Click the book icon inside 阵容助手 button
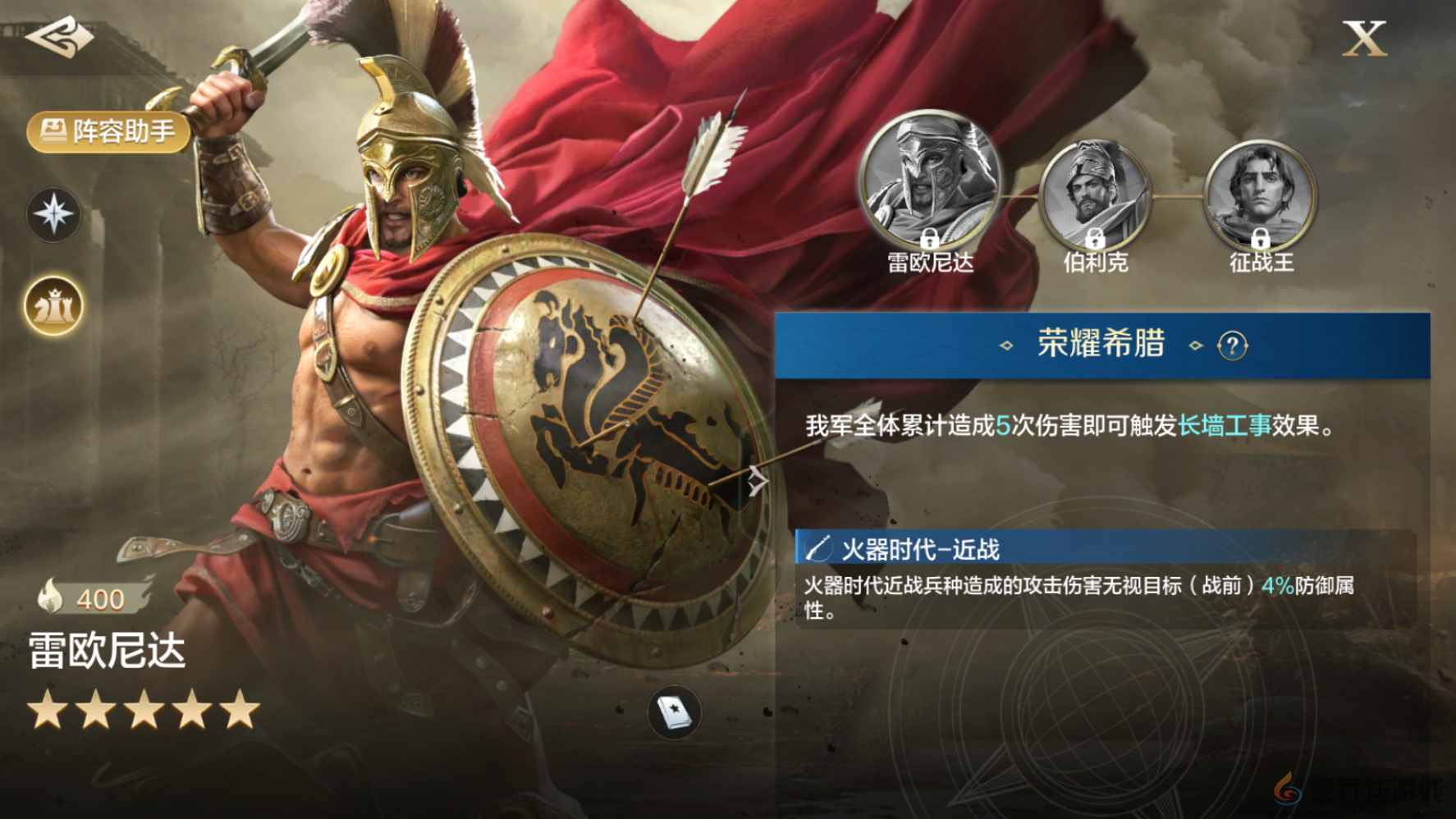The width and height of the screenshot is (1456, 819). point(53,130)
